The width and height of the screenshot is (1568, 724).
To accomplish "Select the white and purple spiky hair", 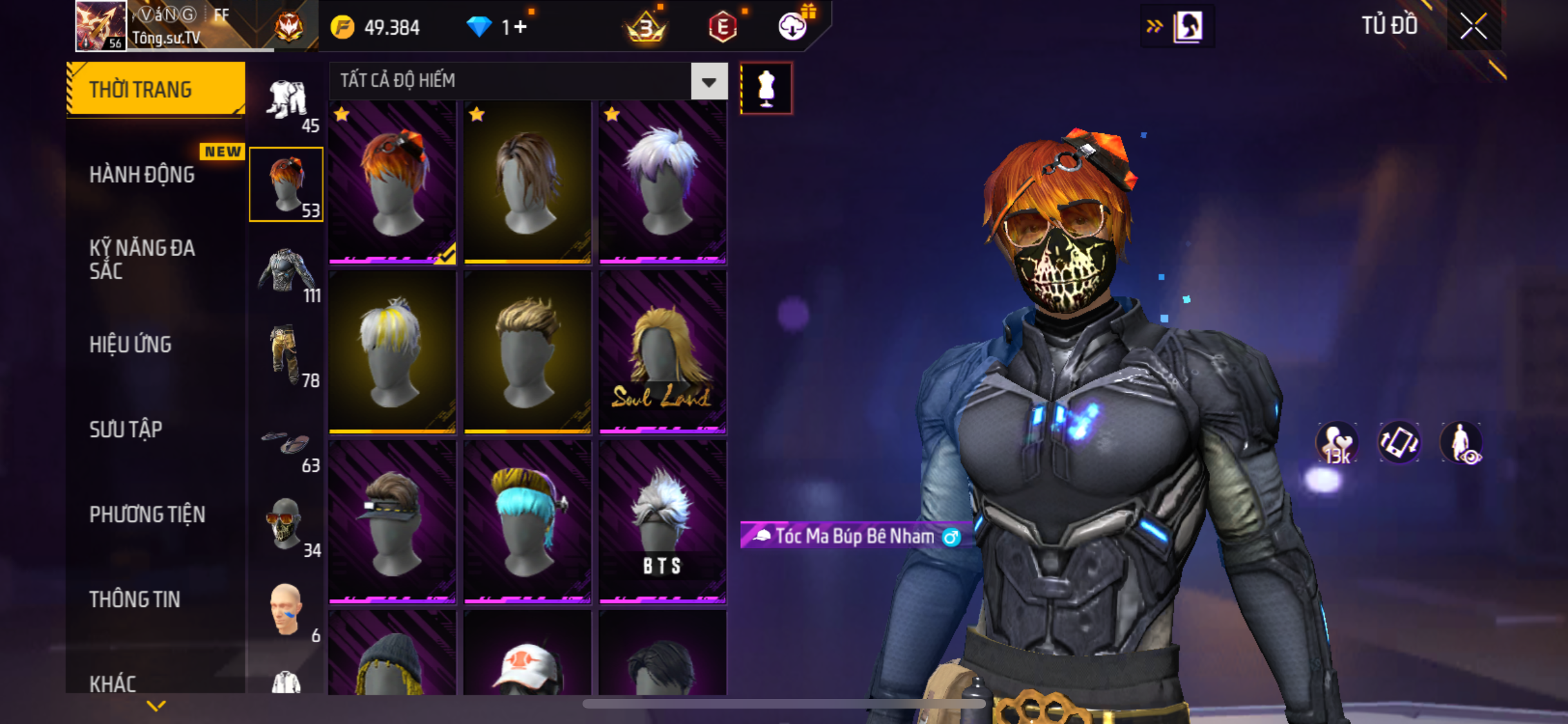I will point(662,183).
